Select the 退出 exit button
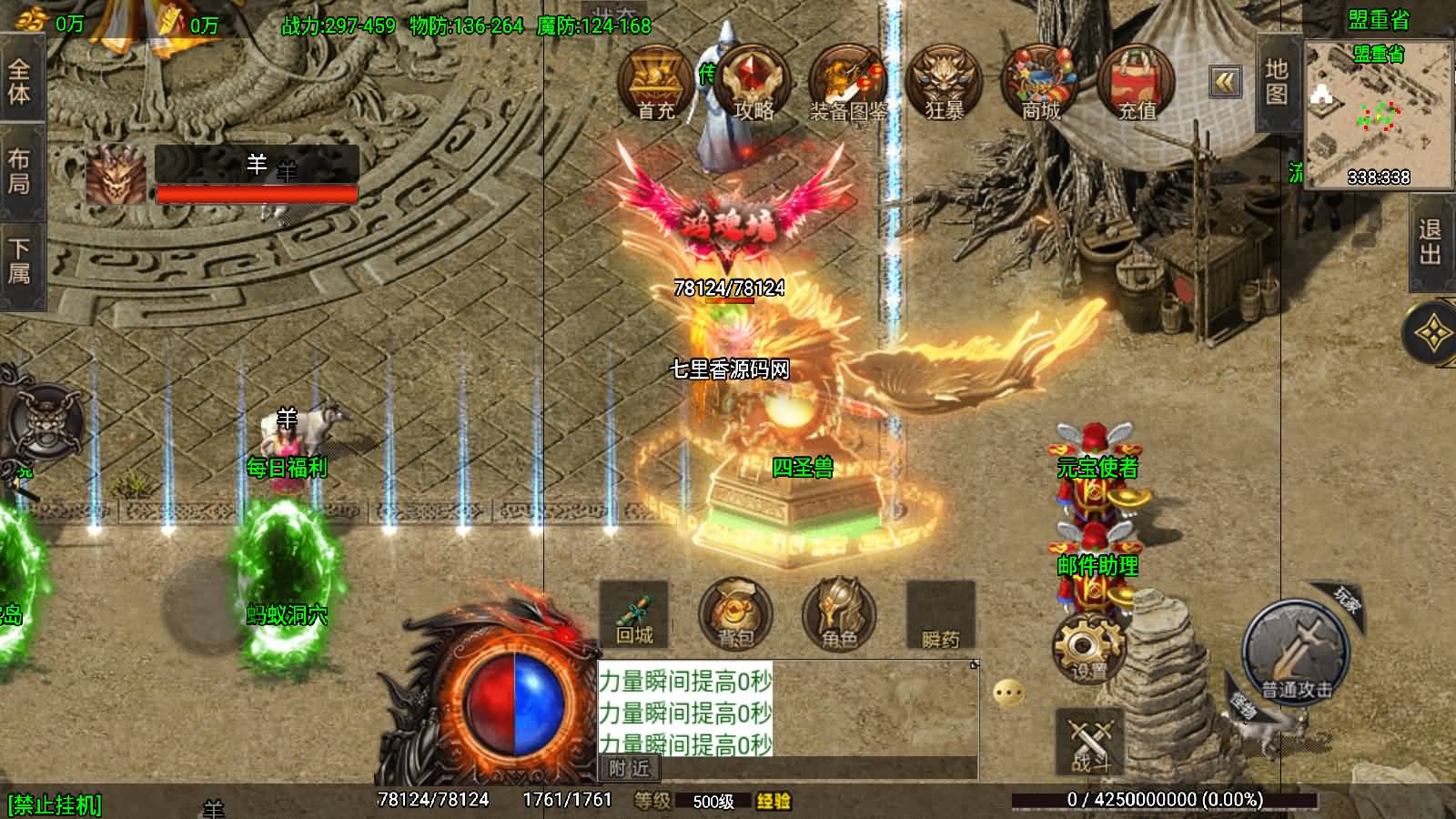1456x819 pixels. tap(1431, 241)
